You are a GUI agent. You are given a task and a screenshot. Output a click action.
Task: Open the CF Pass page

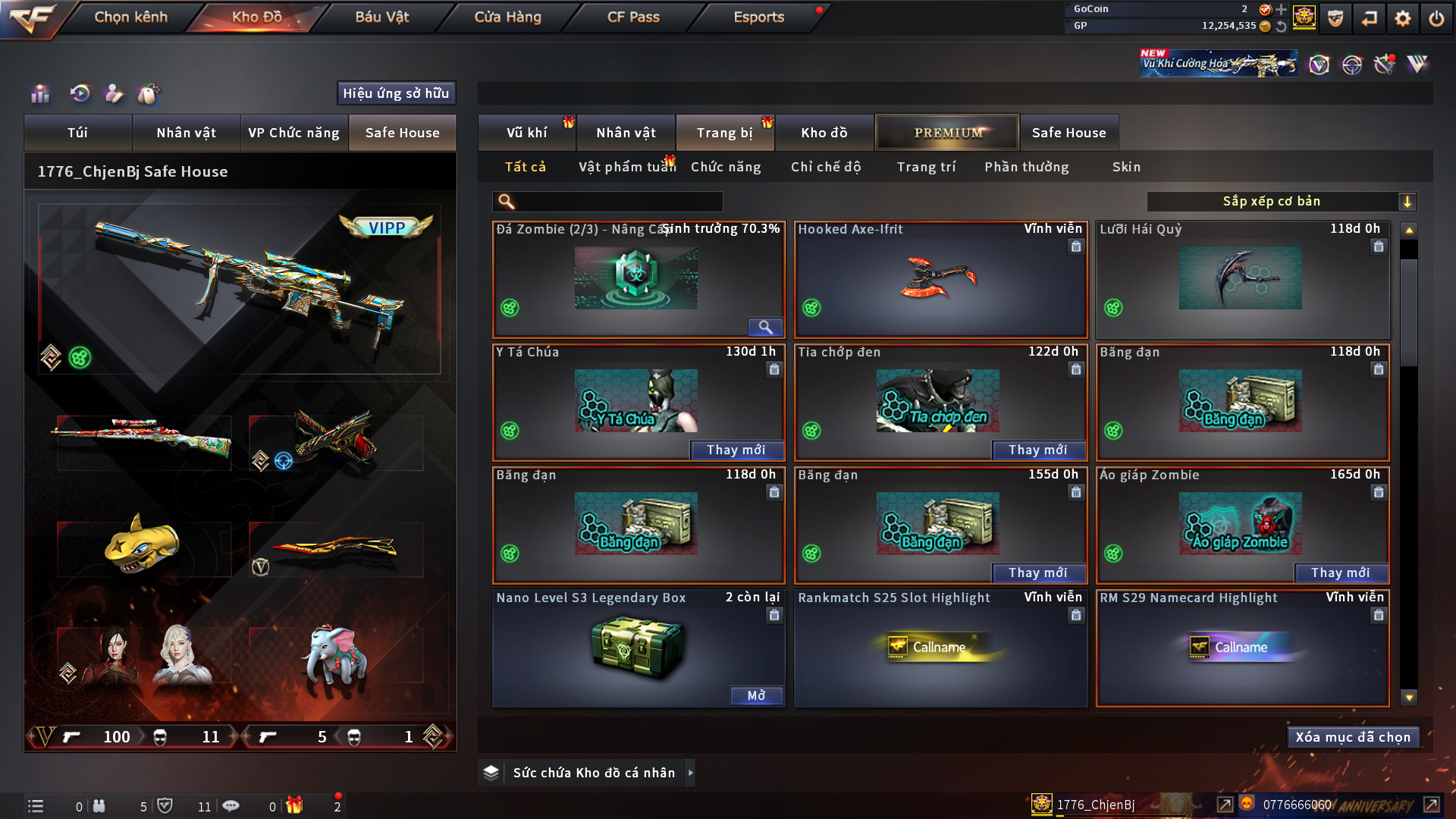click(x=633, y=17)
